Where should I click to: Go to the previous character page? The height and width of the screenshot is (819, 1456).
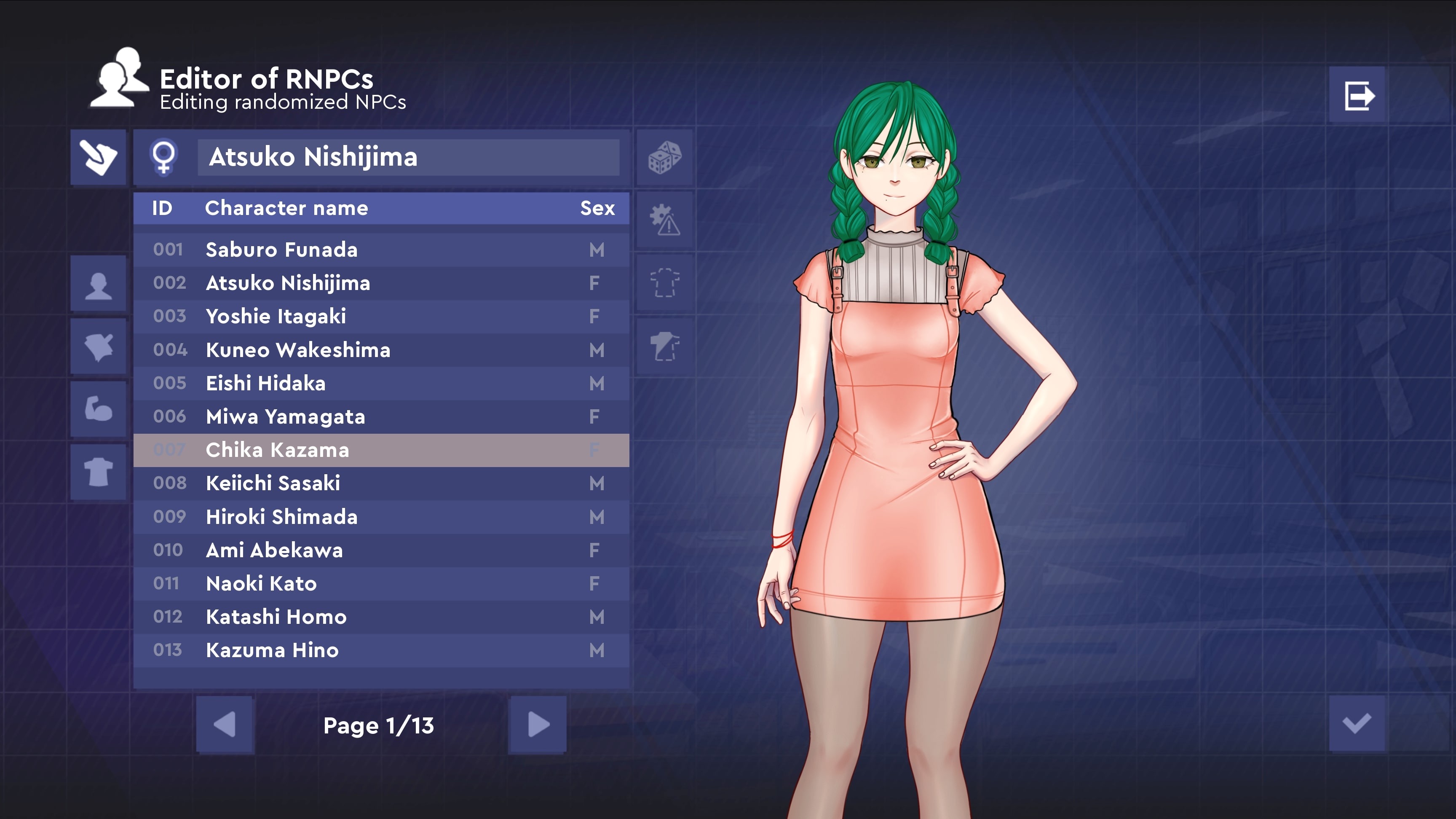coord(225,725)
